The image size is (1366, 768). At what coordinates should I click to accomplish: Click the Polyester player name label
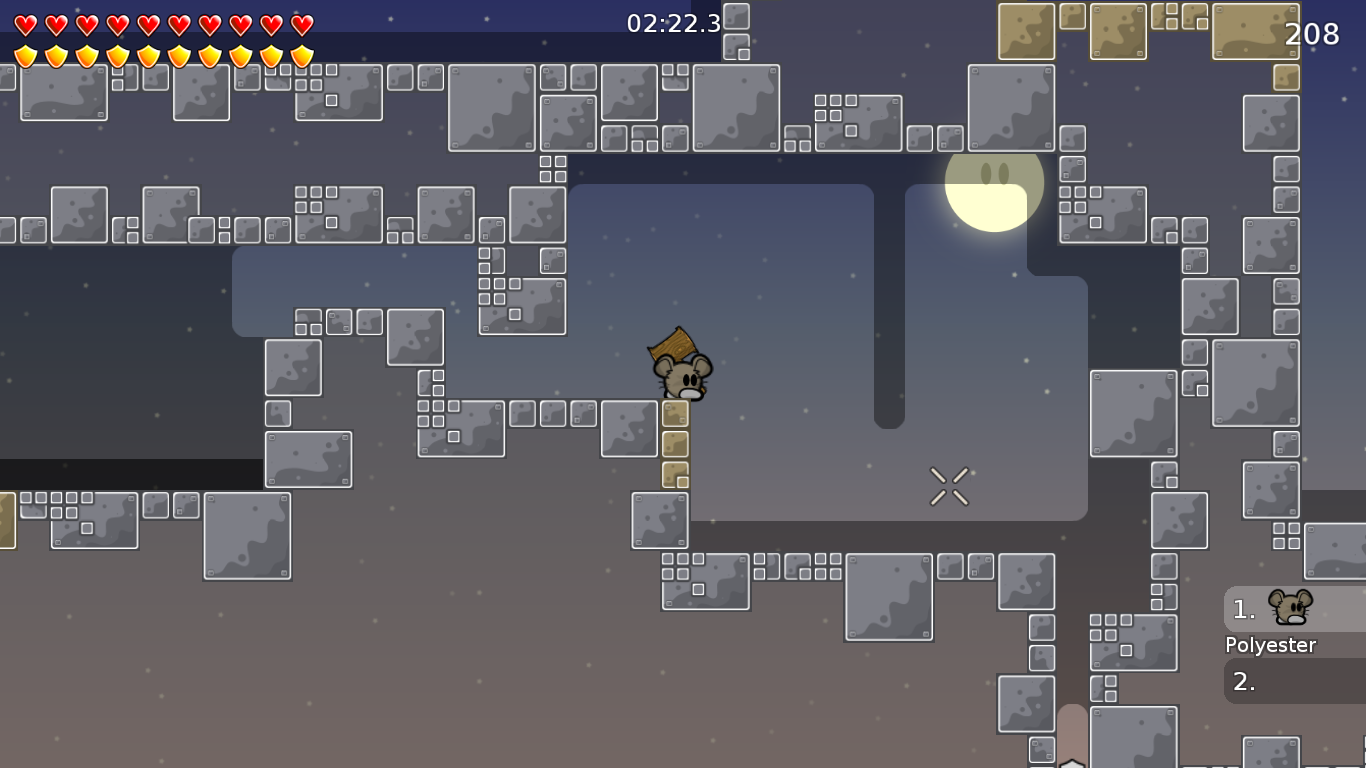click(1270, 645)
